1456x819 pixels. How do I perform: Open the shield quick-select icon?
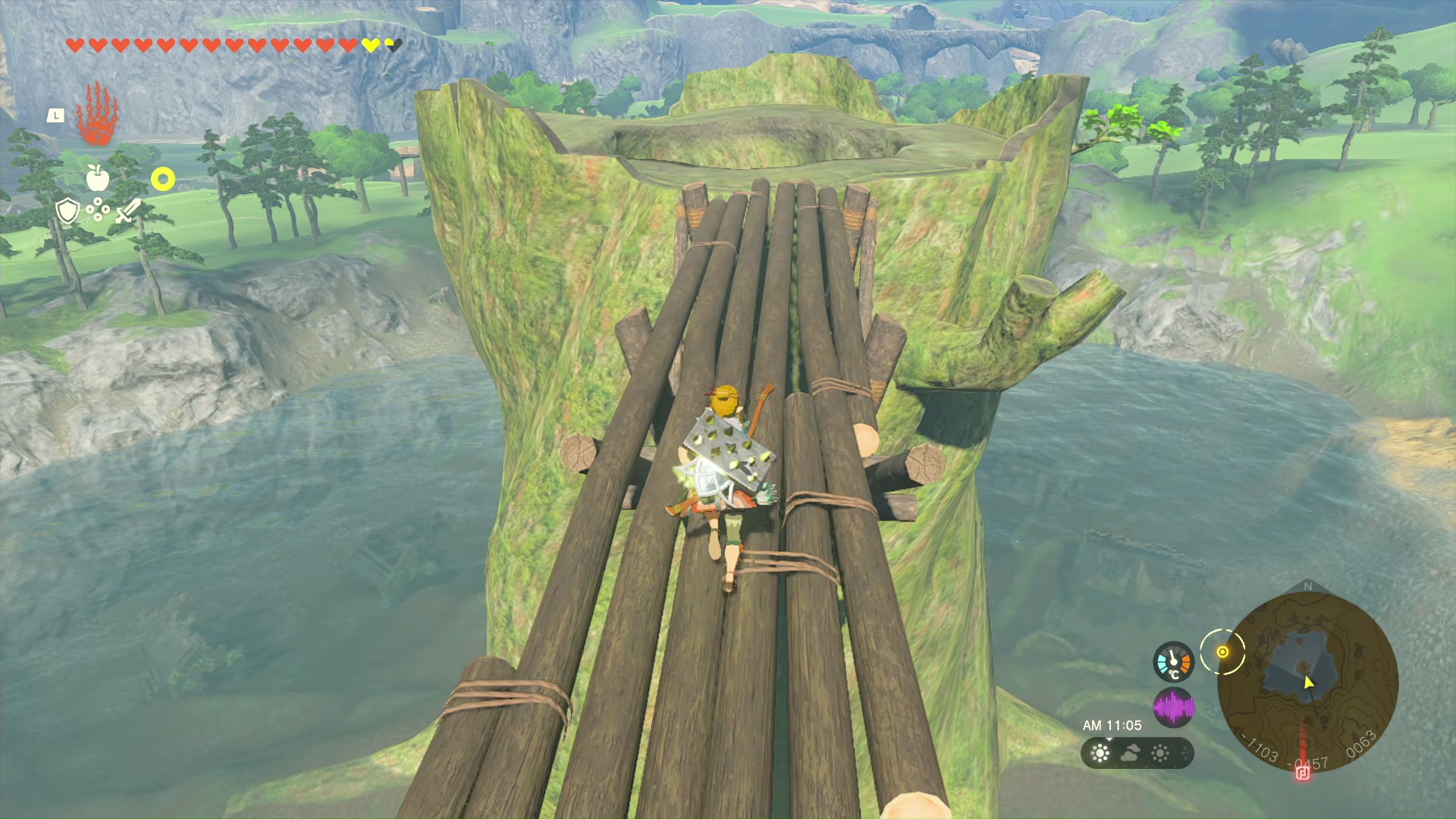[67, 211]
